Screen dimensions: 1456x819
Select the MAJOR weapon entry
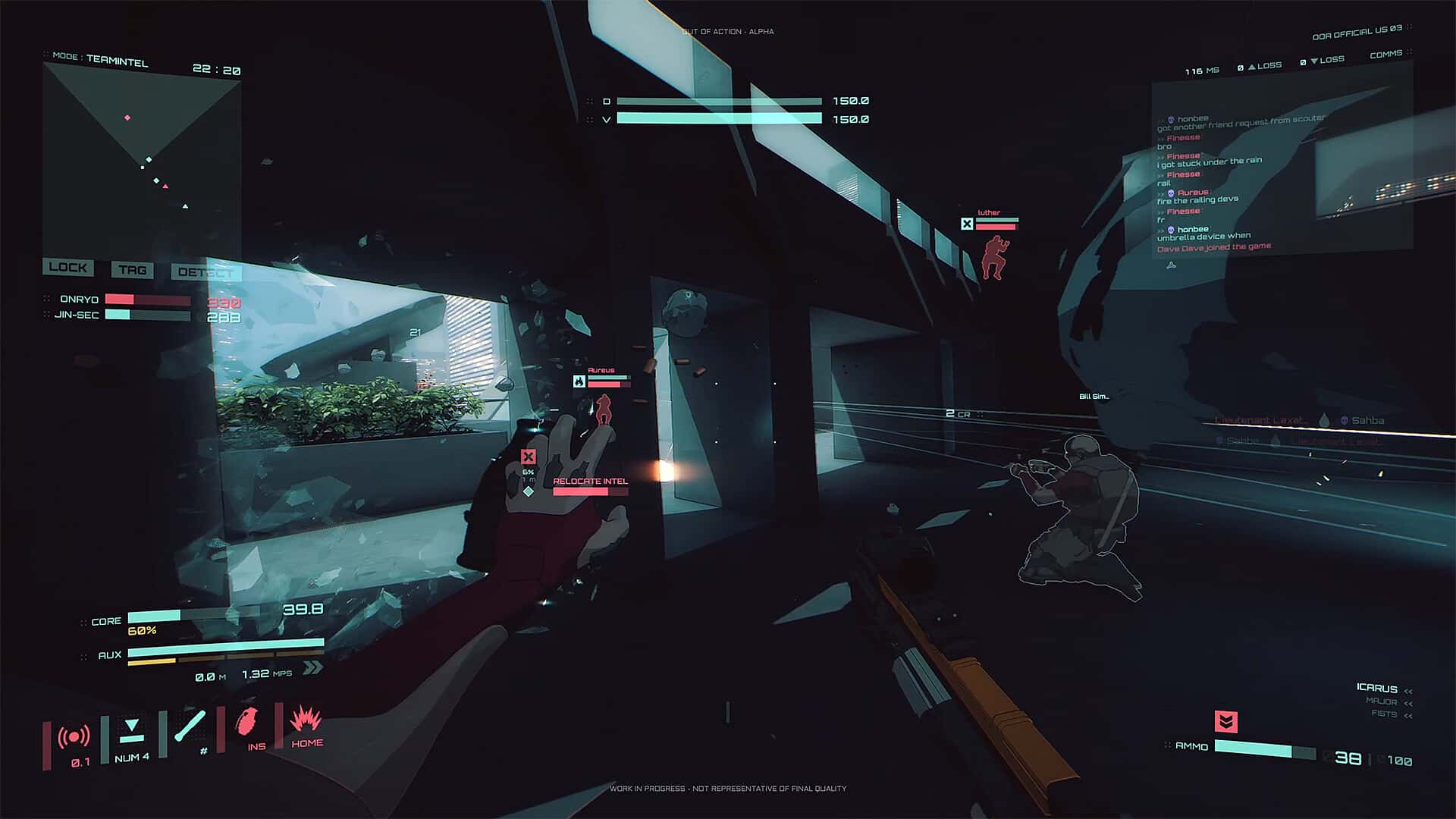[1381, 701]
